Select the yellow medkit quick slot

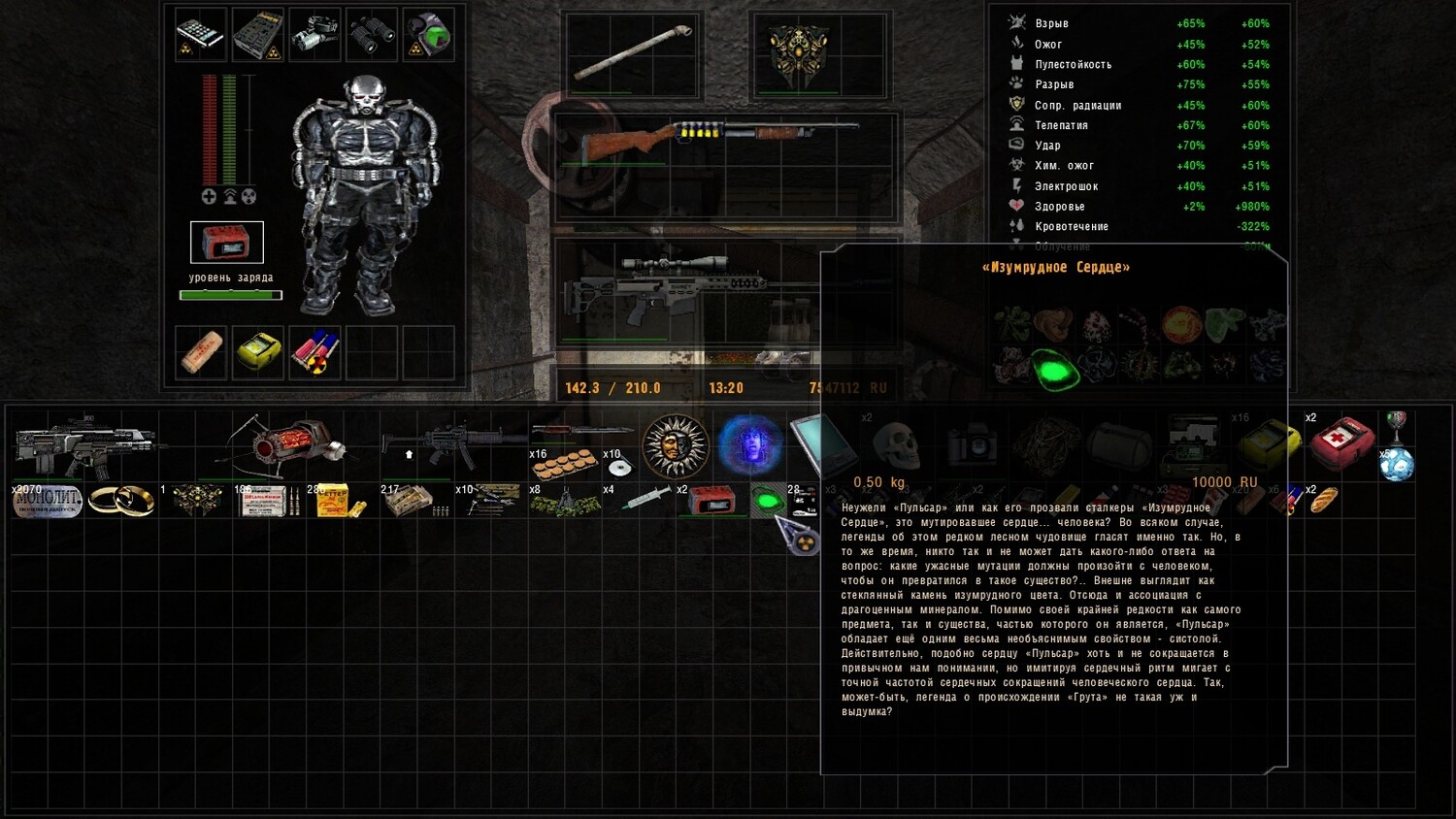(x=258, y=351)
